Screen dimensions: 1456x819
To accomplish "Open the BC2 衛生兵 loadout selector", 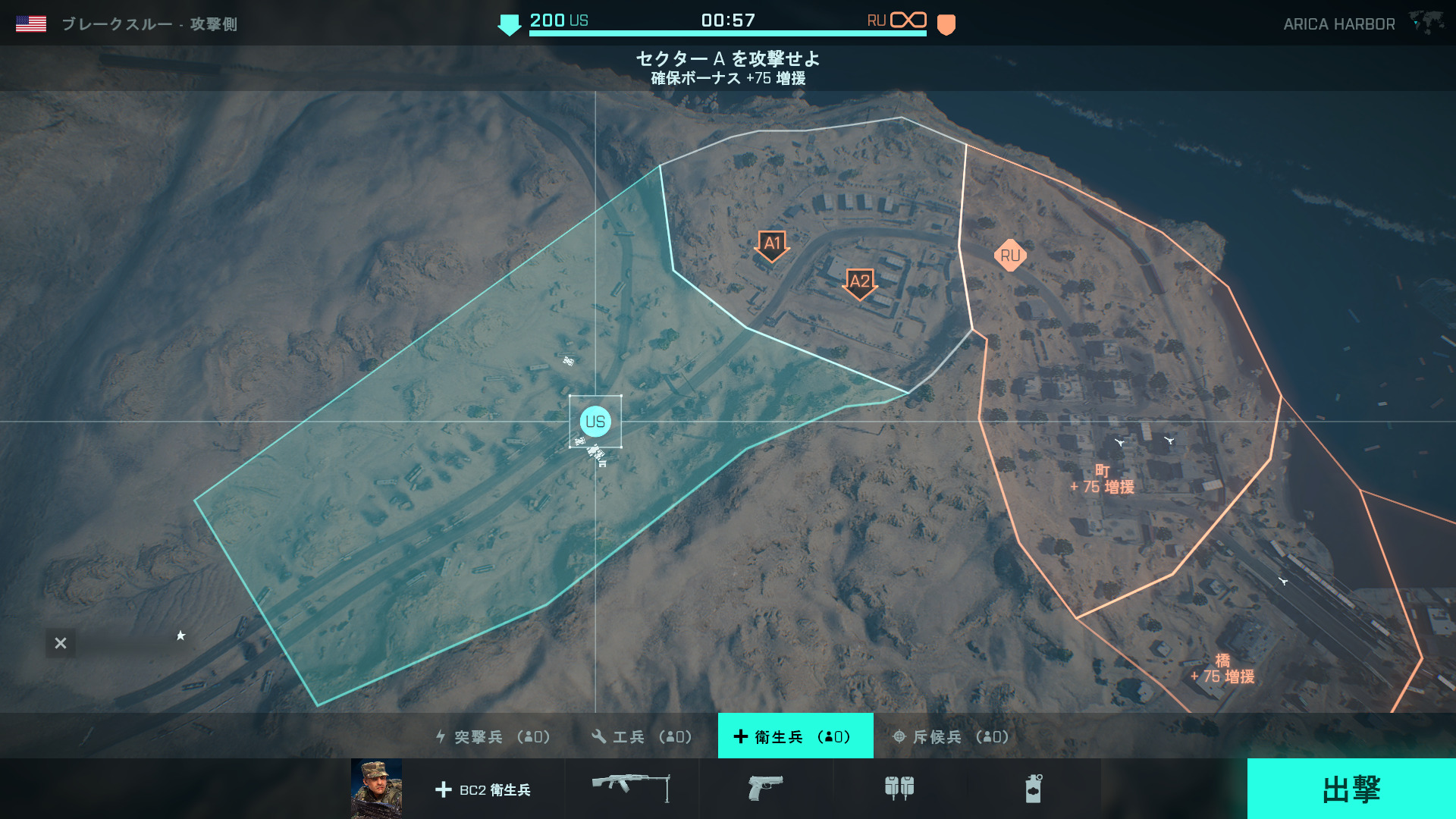I will point(484,789).
